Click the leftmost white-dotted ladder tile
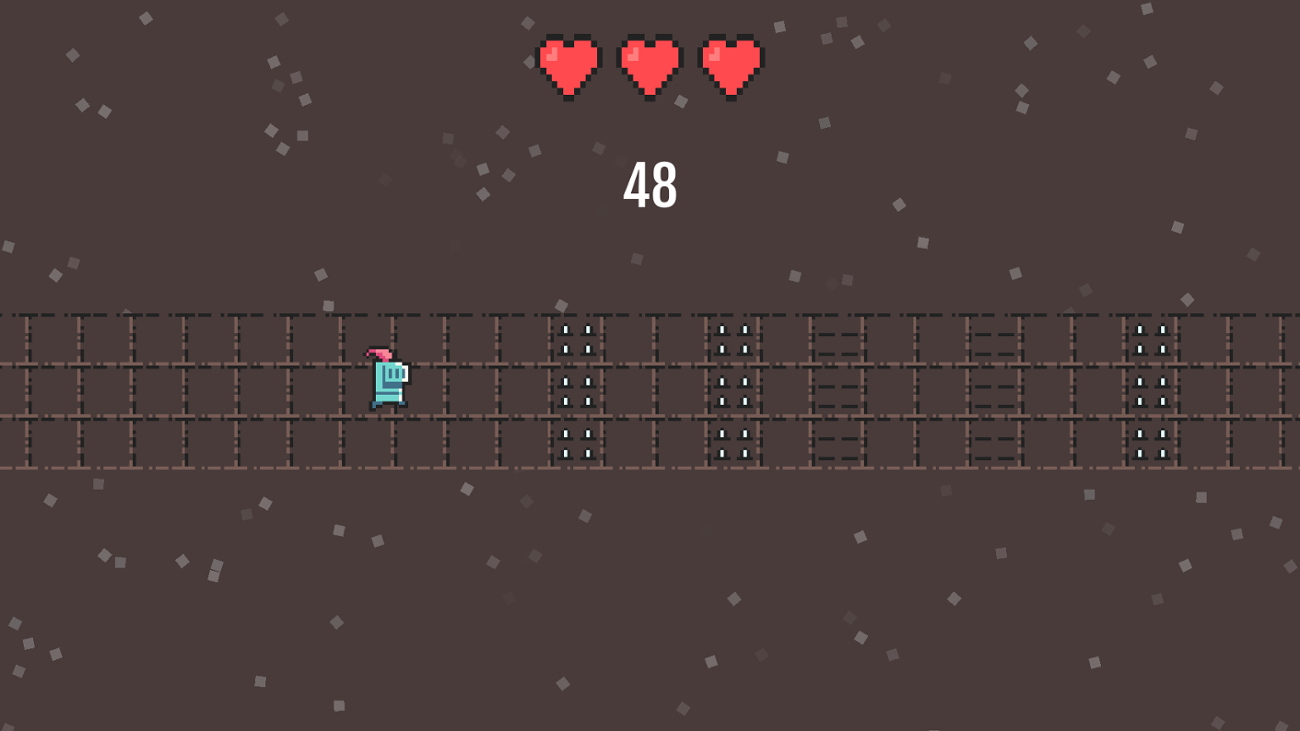The image size is (1300, 731). [575, 390]
